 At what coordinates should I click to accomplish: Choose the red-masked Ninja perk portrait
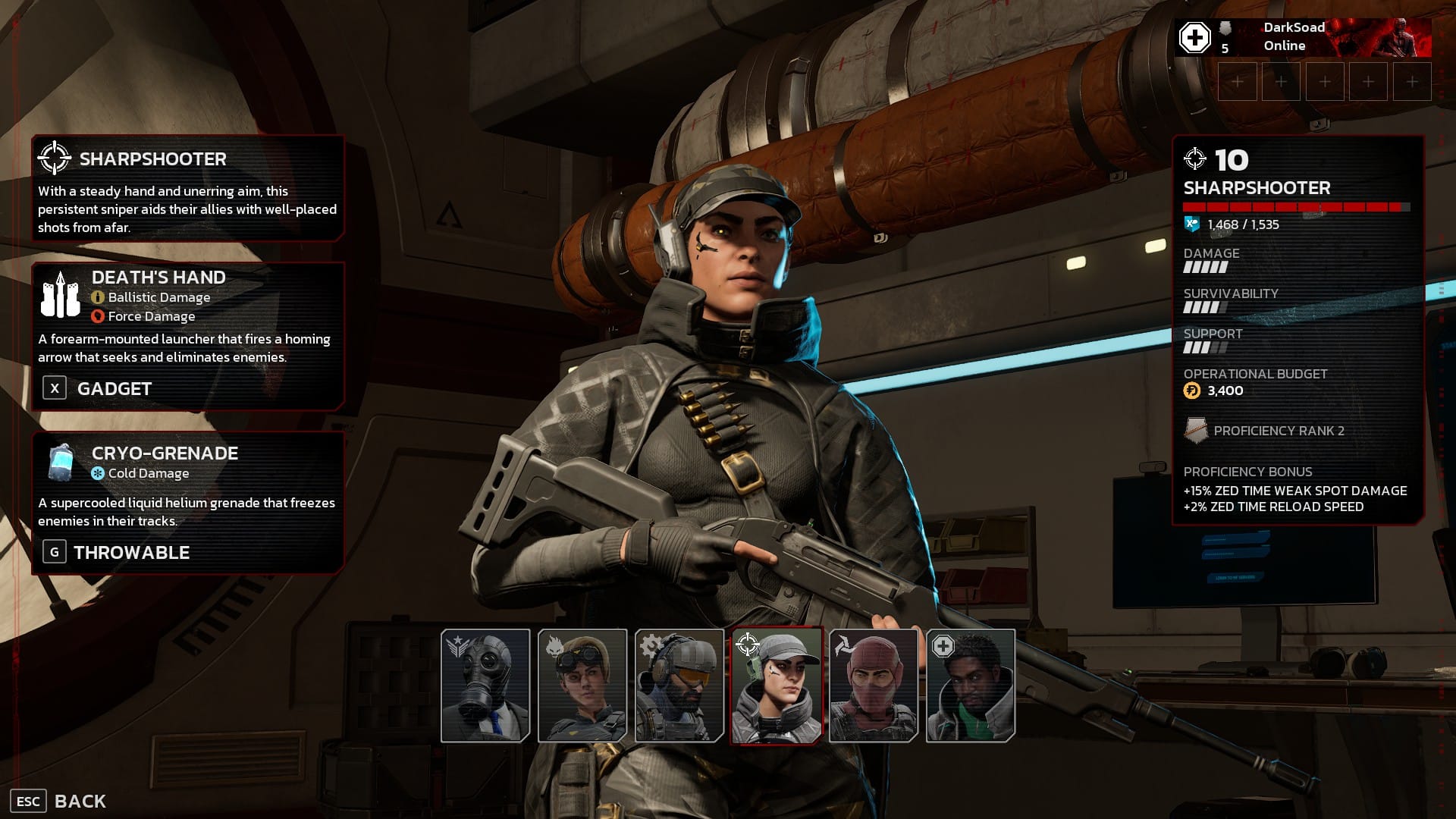point(874,686)
